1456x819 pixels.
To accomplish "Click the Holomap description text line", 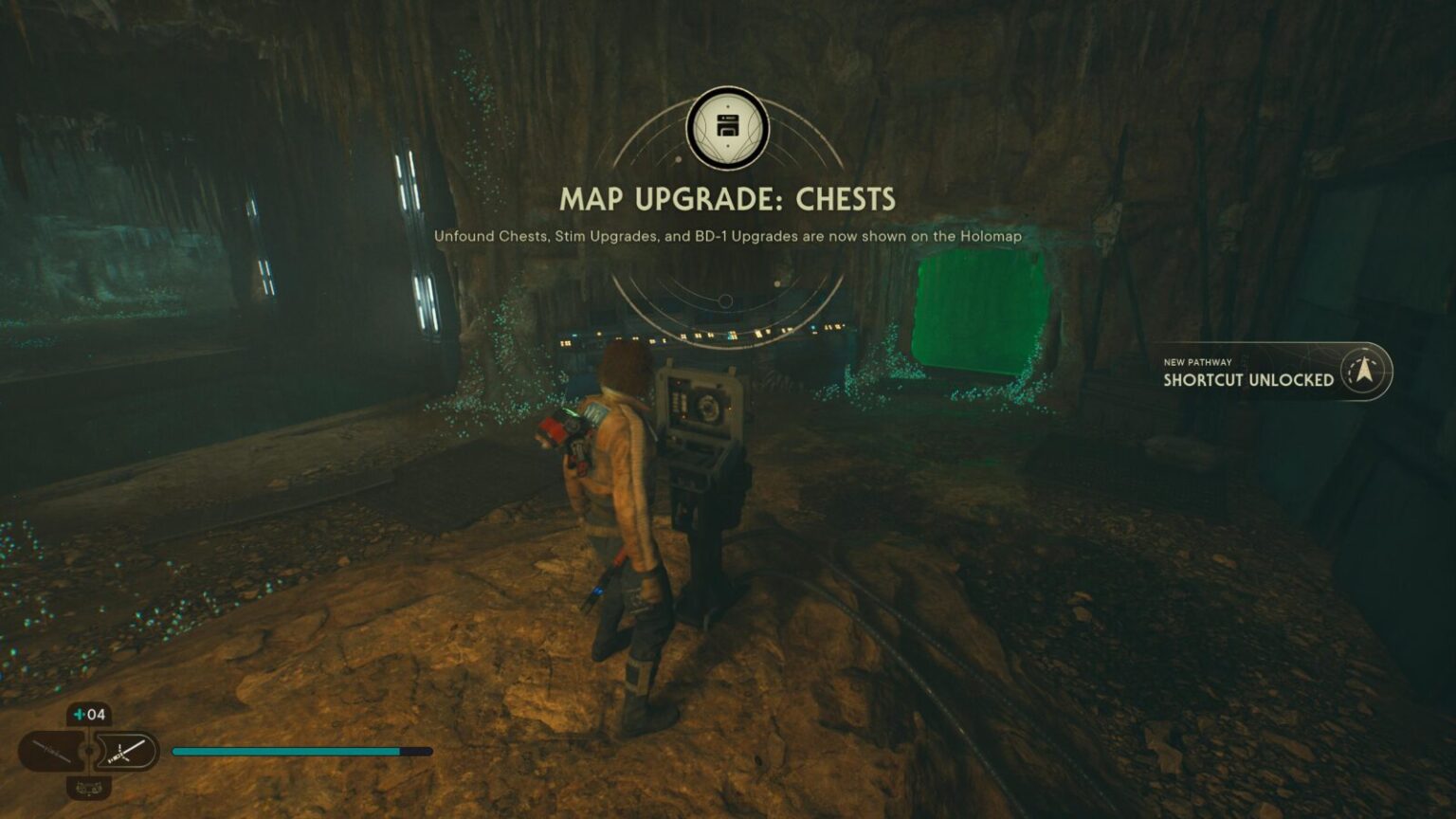I will 728,237.
